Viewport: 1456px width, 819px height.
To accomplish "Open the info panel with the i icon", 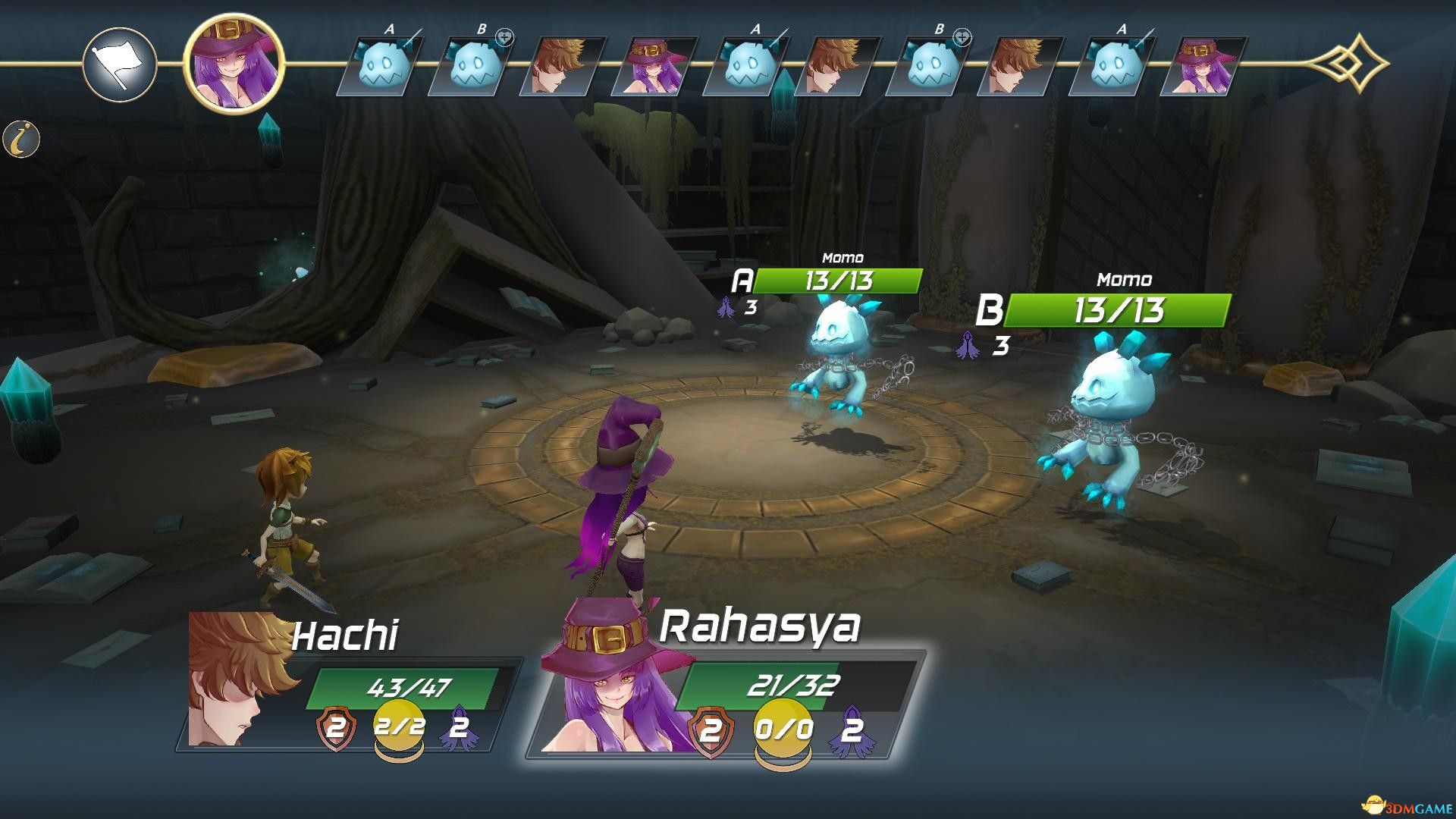I will point(21,140).
